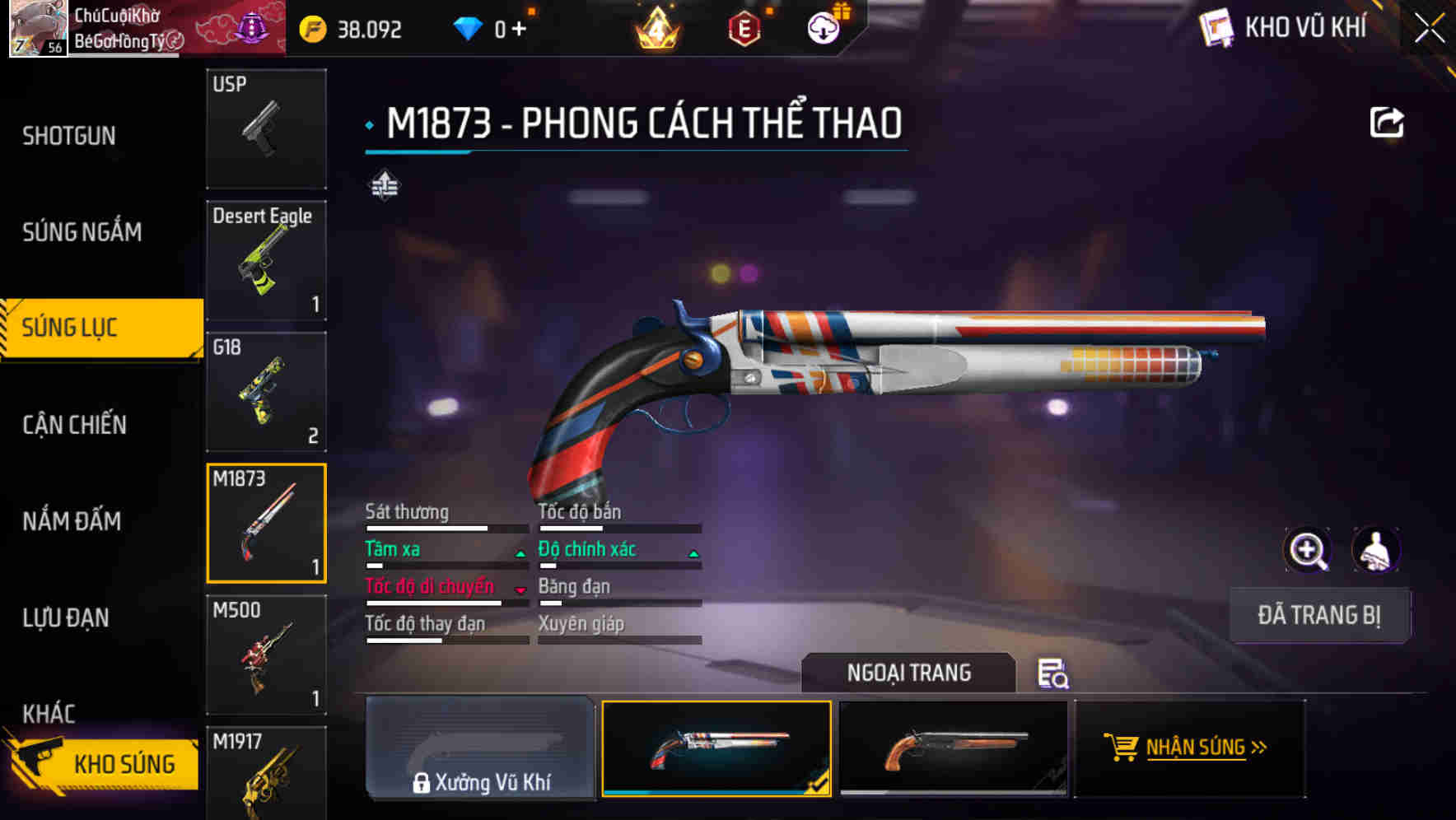Screen dimensions: 1456x820
Task: Select the default M1873 skin at the bottom
Action: (x=954, y=749)
